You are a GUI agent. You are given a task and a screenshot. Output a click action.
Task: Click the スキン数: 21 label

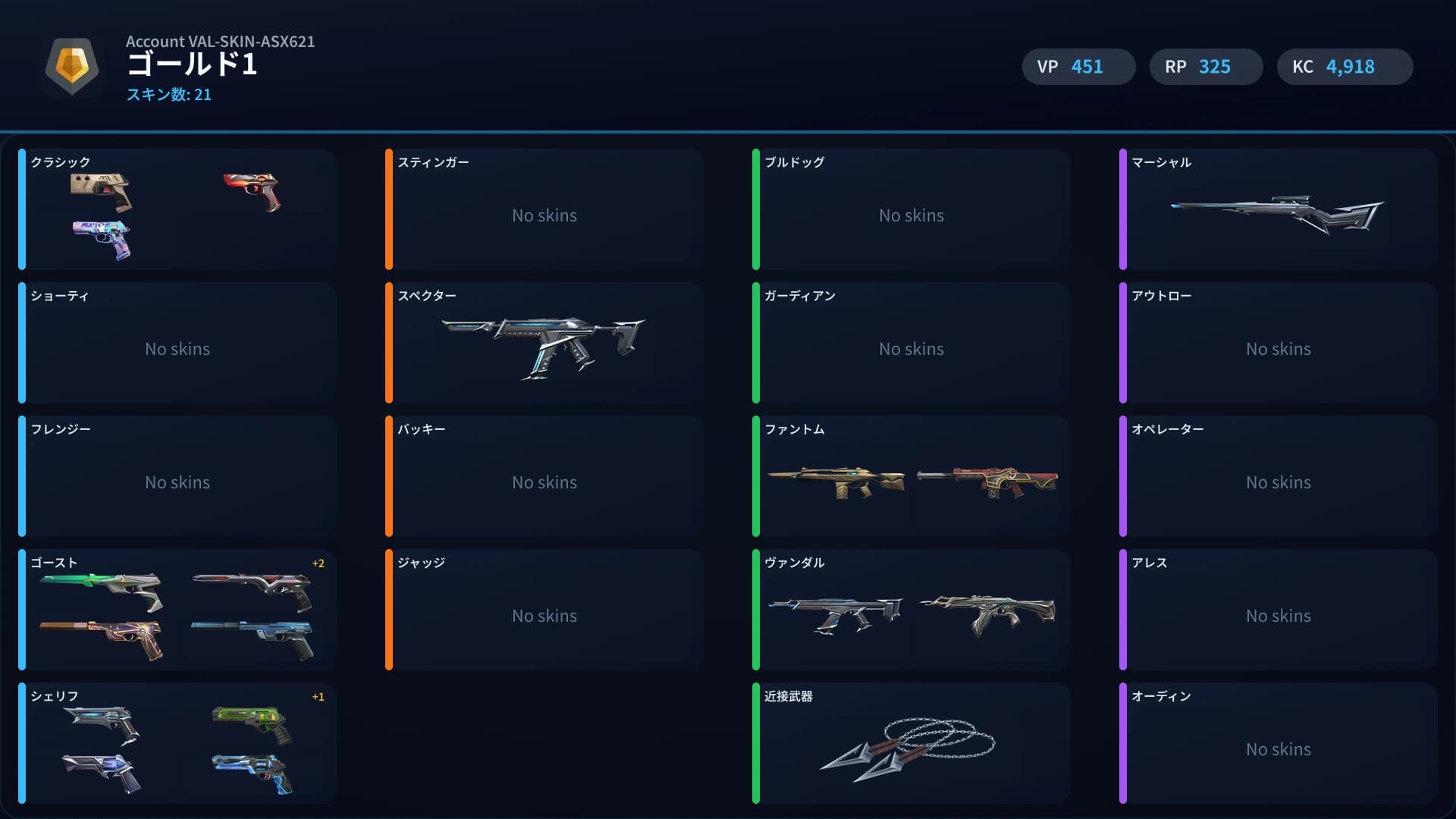[x=170, y=95]
